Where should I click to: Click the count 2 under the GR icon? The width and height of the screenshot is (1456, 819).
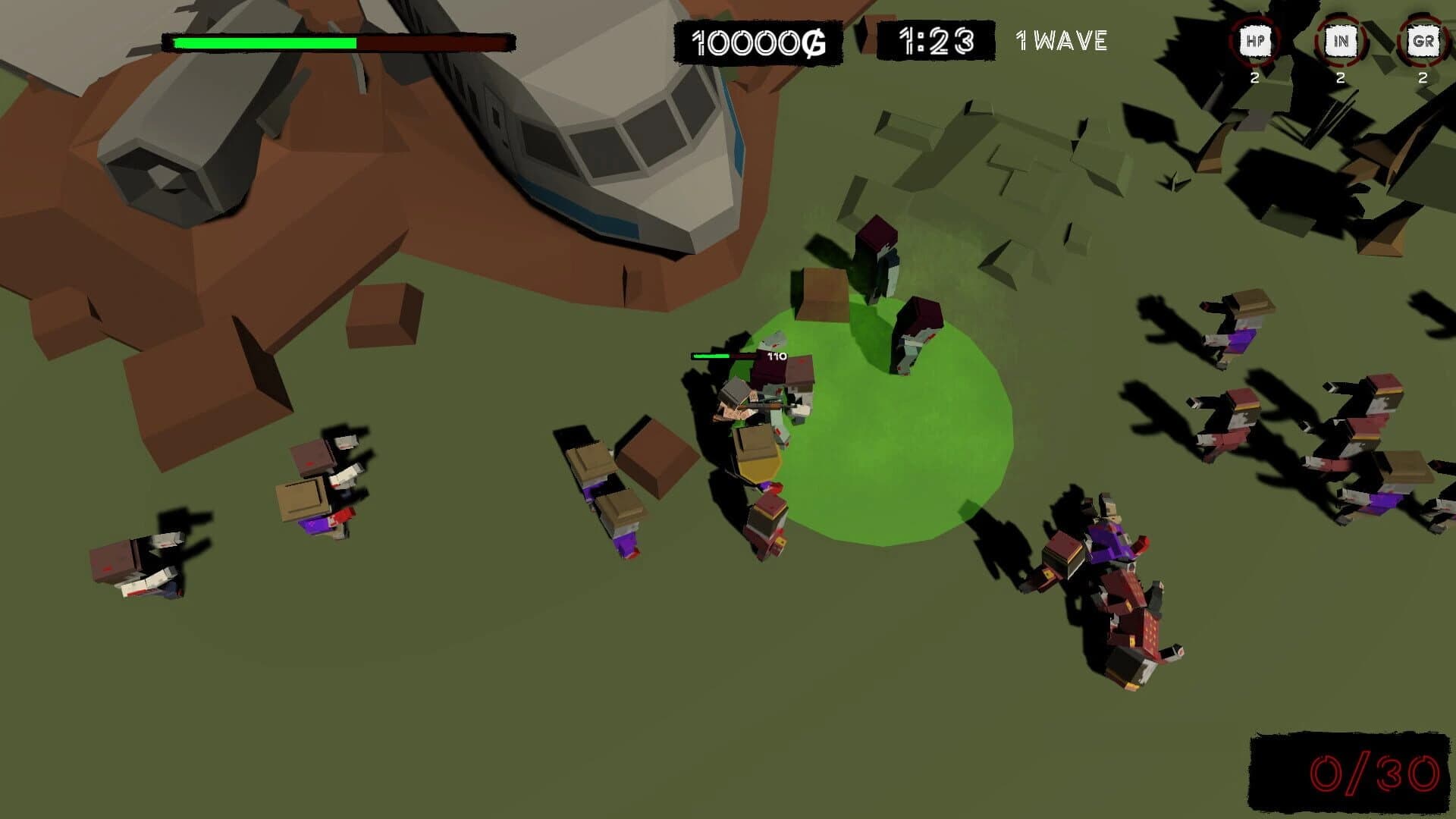point(1422,78)
